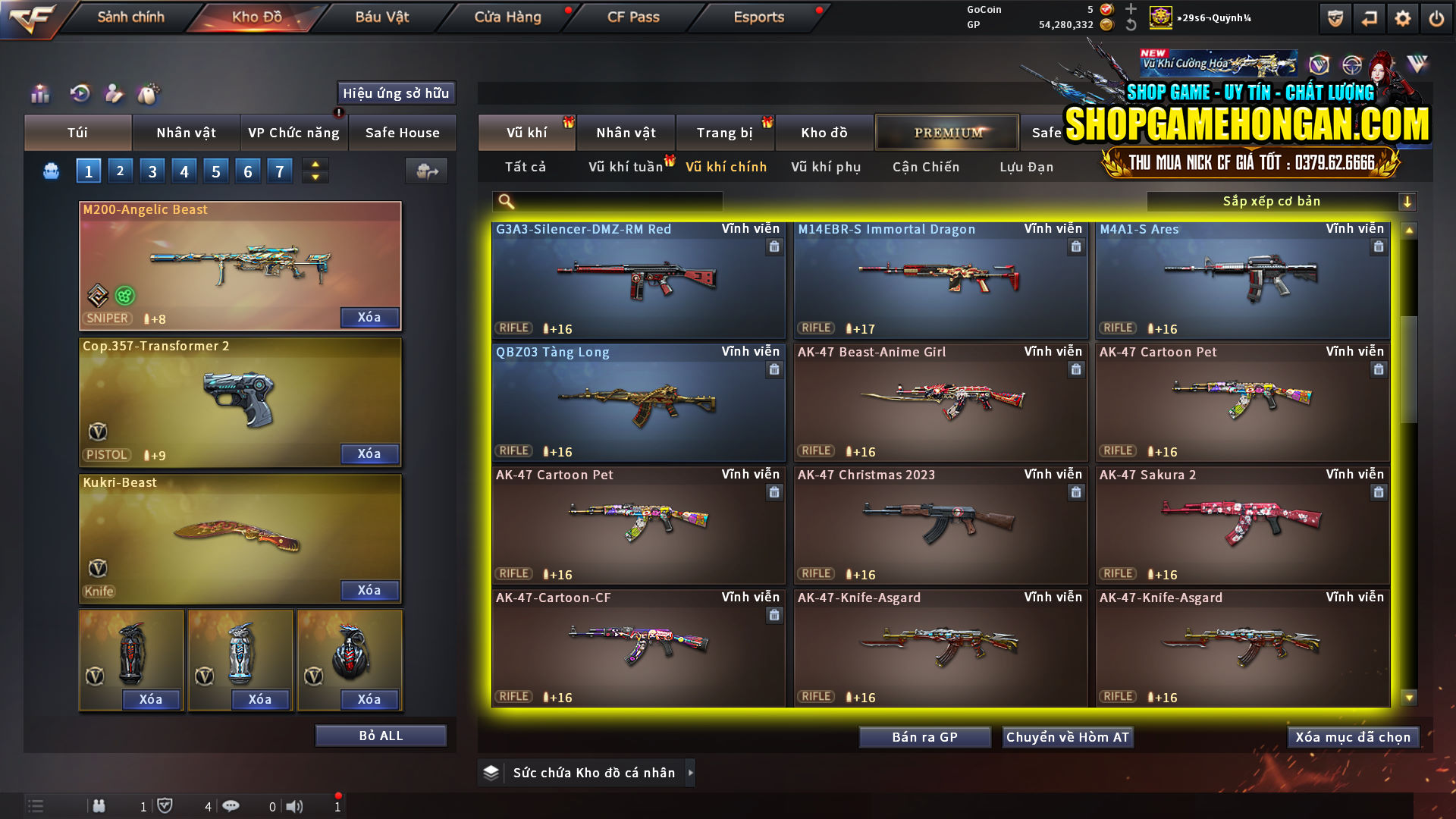Mark AK-47 Christmas 2023 for deletion
Viewport: 1456px width, 819px height.
1076,492
